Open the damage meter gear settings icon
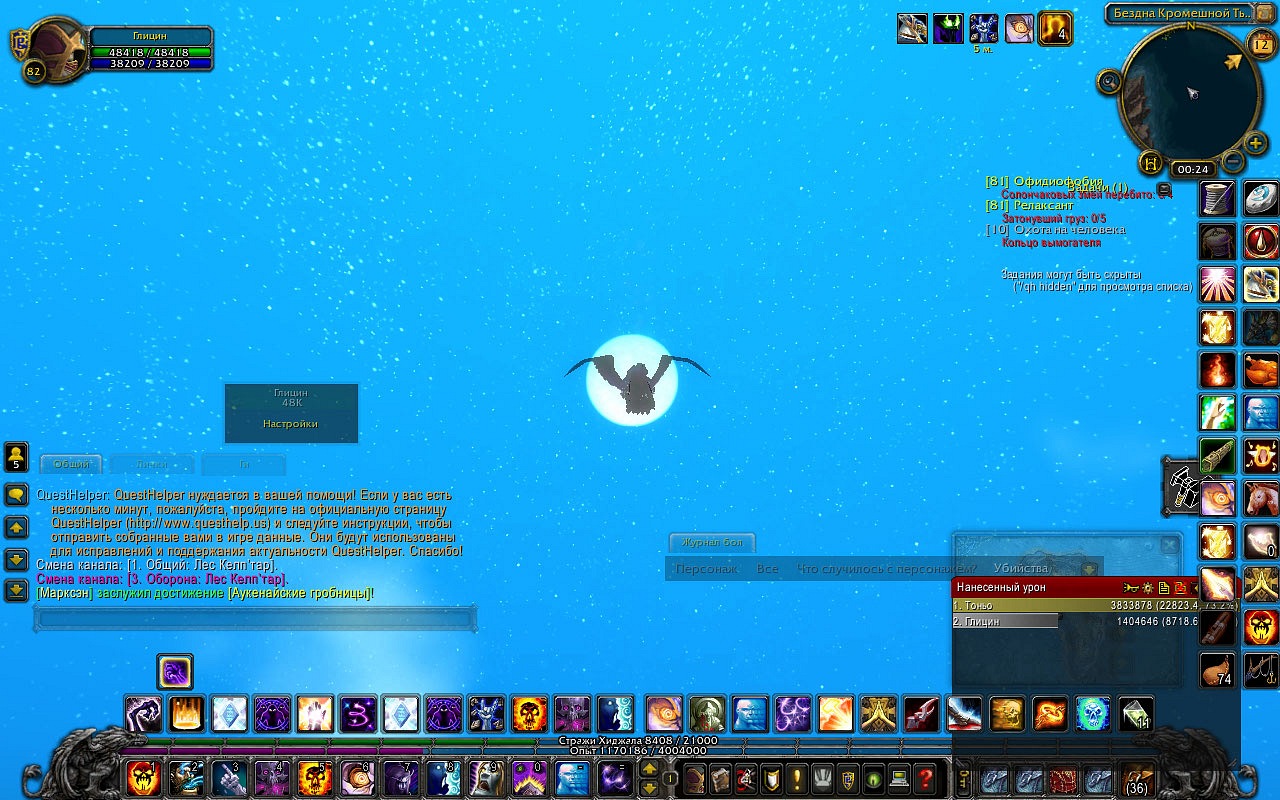Screen dimensions: 1280x800 tap(1147, 588)
